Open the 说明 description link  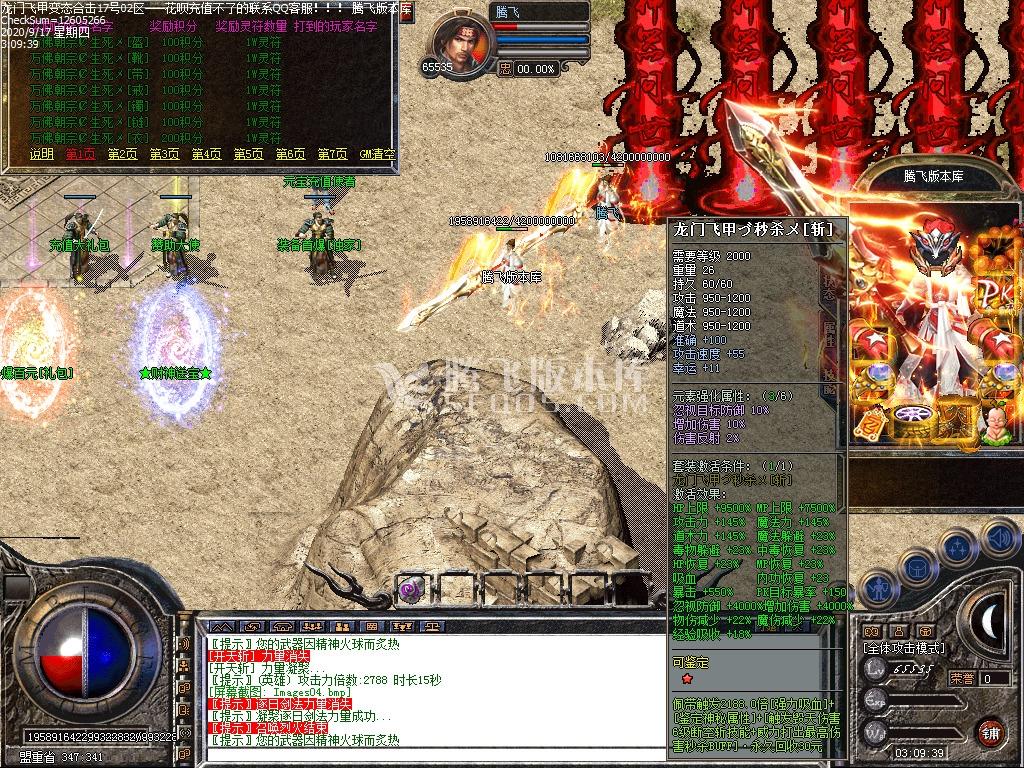click(41, 154)
